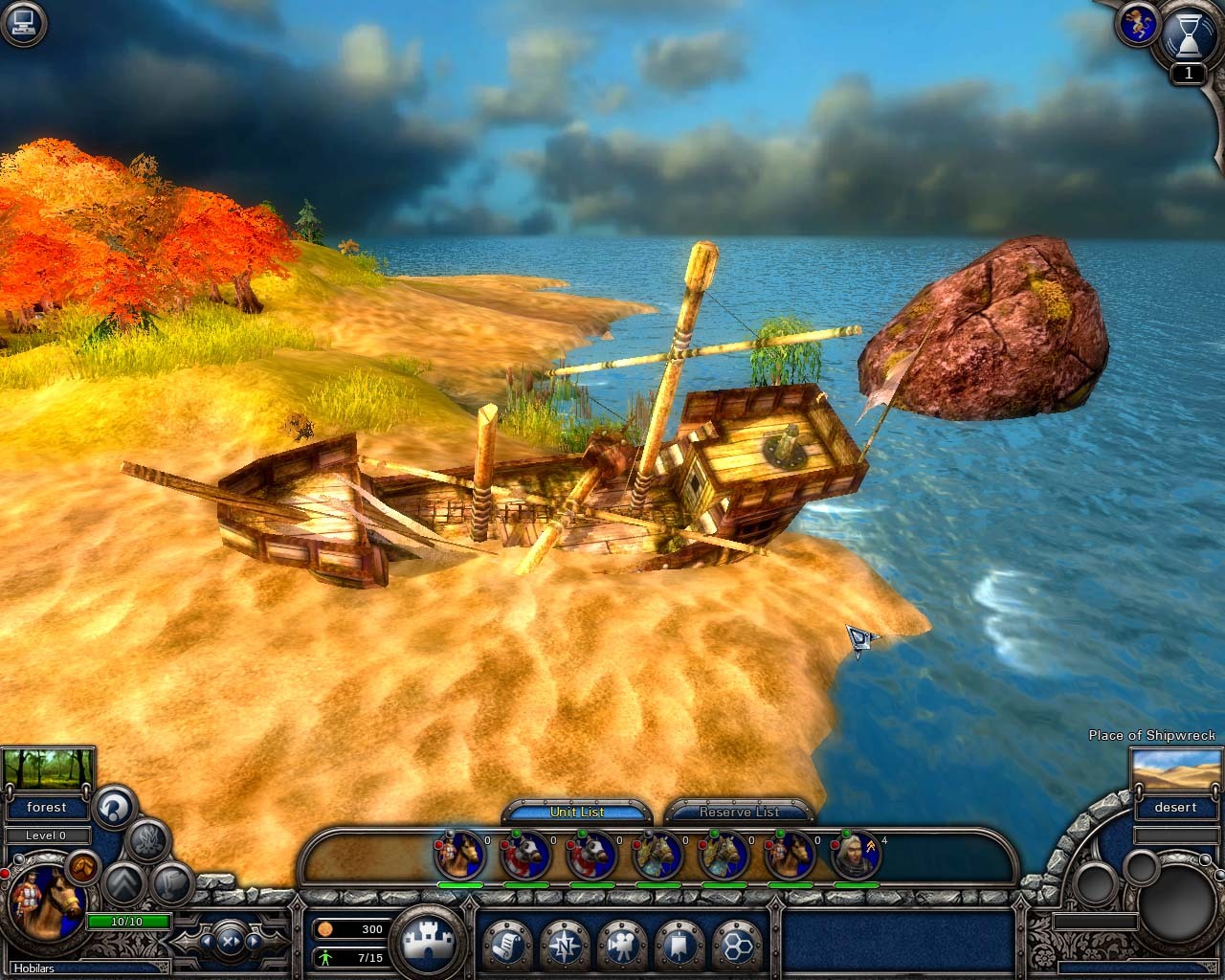Select the grey-haired hero unit portrait
1225x980 pixels.
pyautogui.click(x=855, y=855)
